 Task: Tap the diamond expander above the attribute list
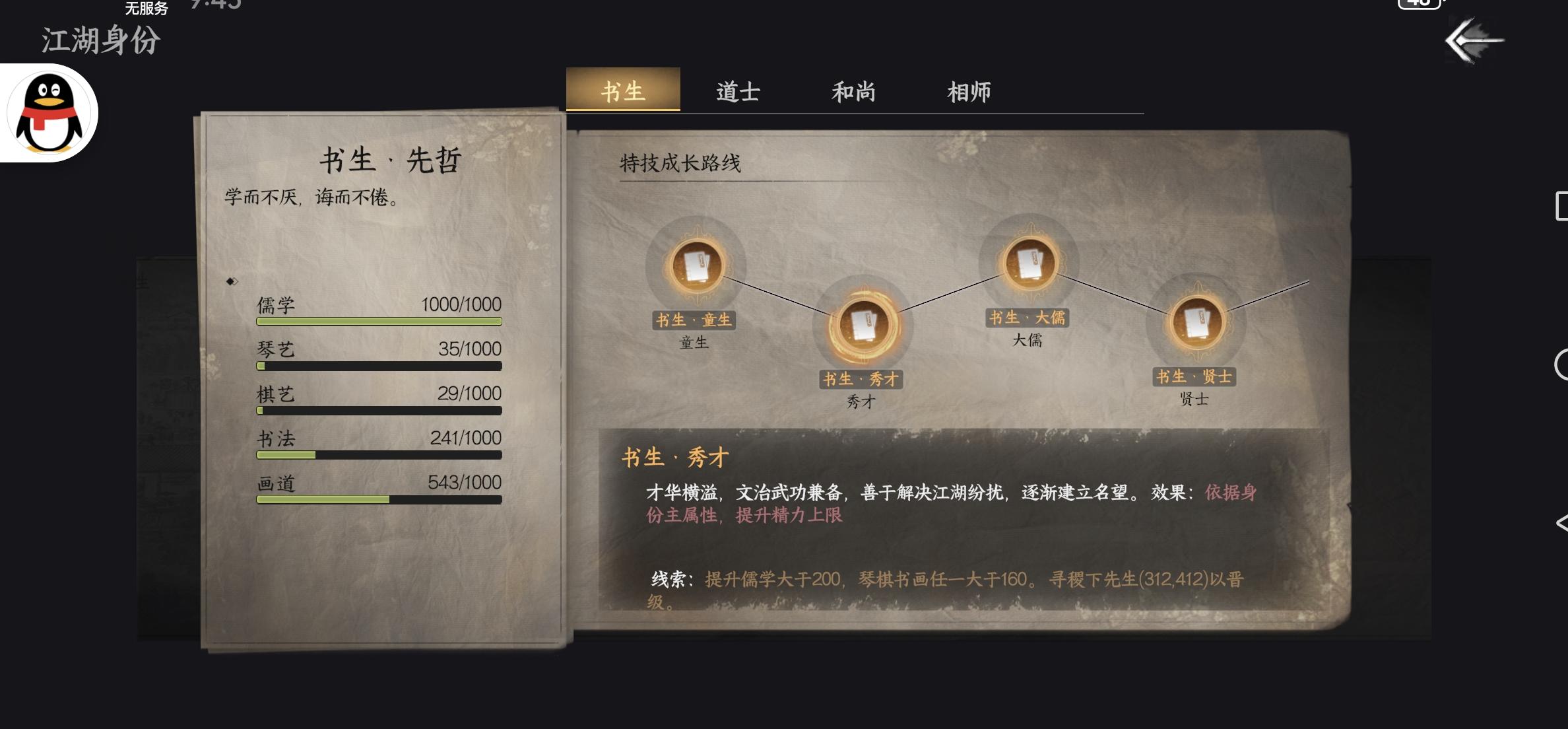point(231,281)
